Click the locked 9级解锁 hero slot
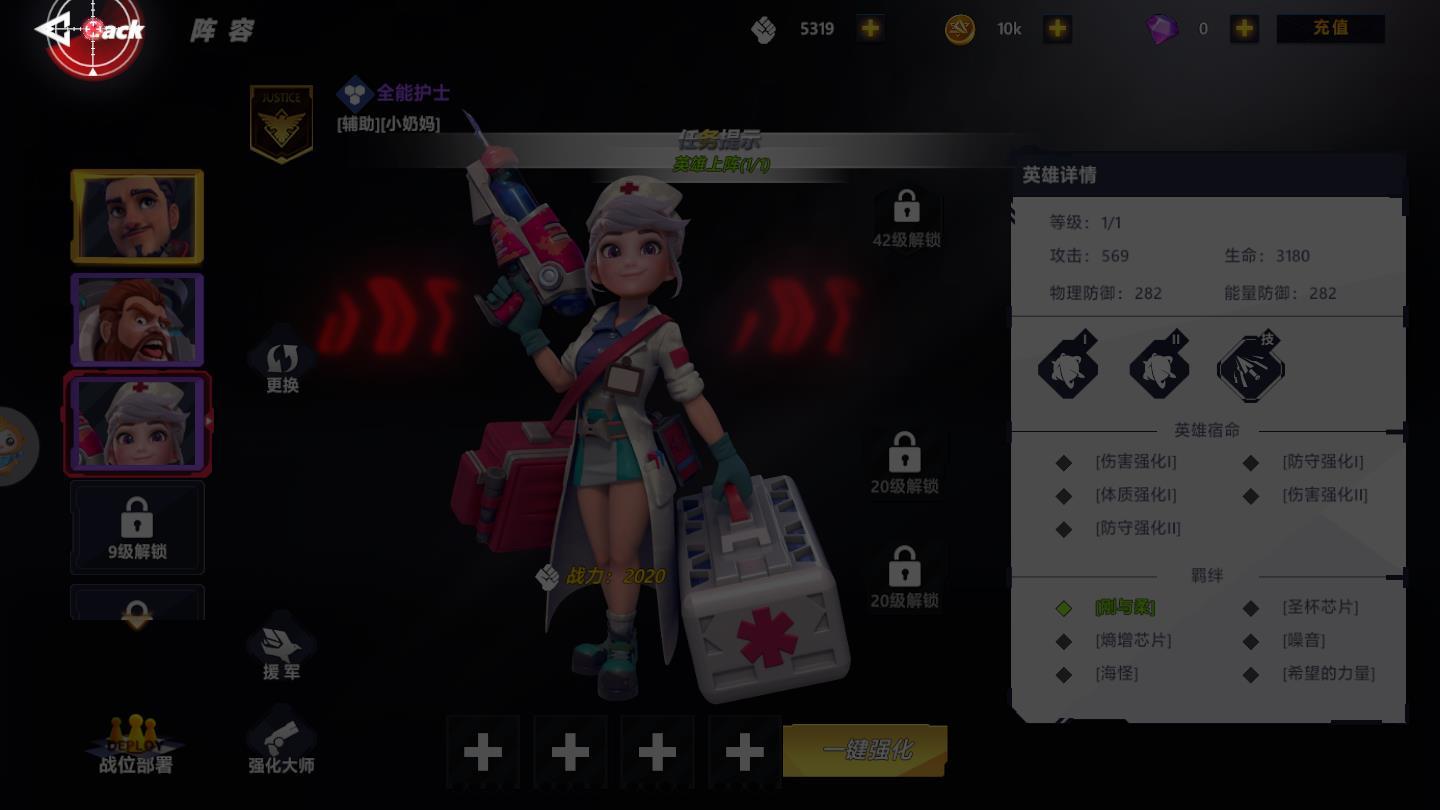The width and height of the screenshot is (1440, 810). [x=137, y=527]
